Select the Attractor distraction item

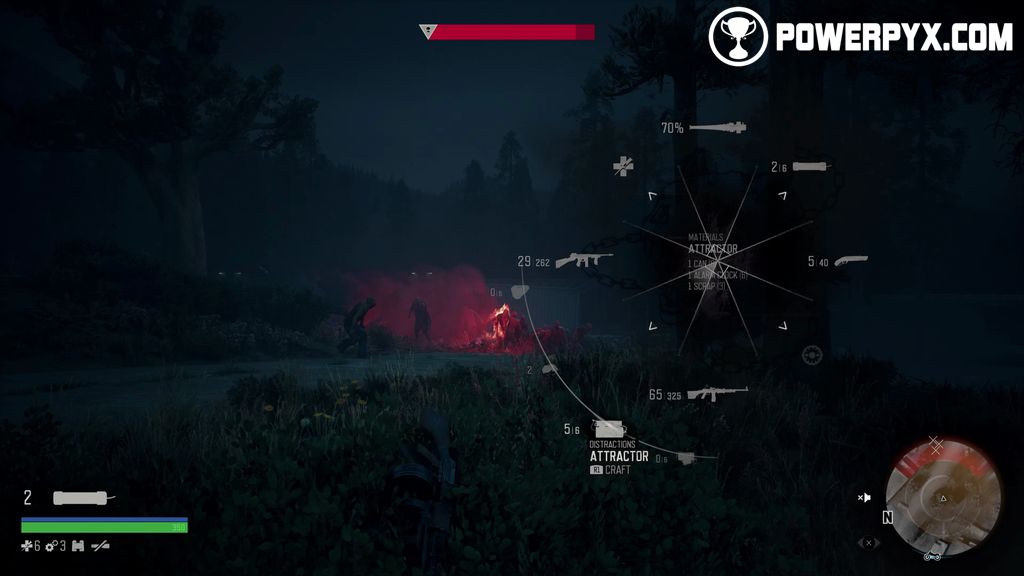click(608, 430)
